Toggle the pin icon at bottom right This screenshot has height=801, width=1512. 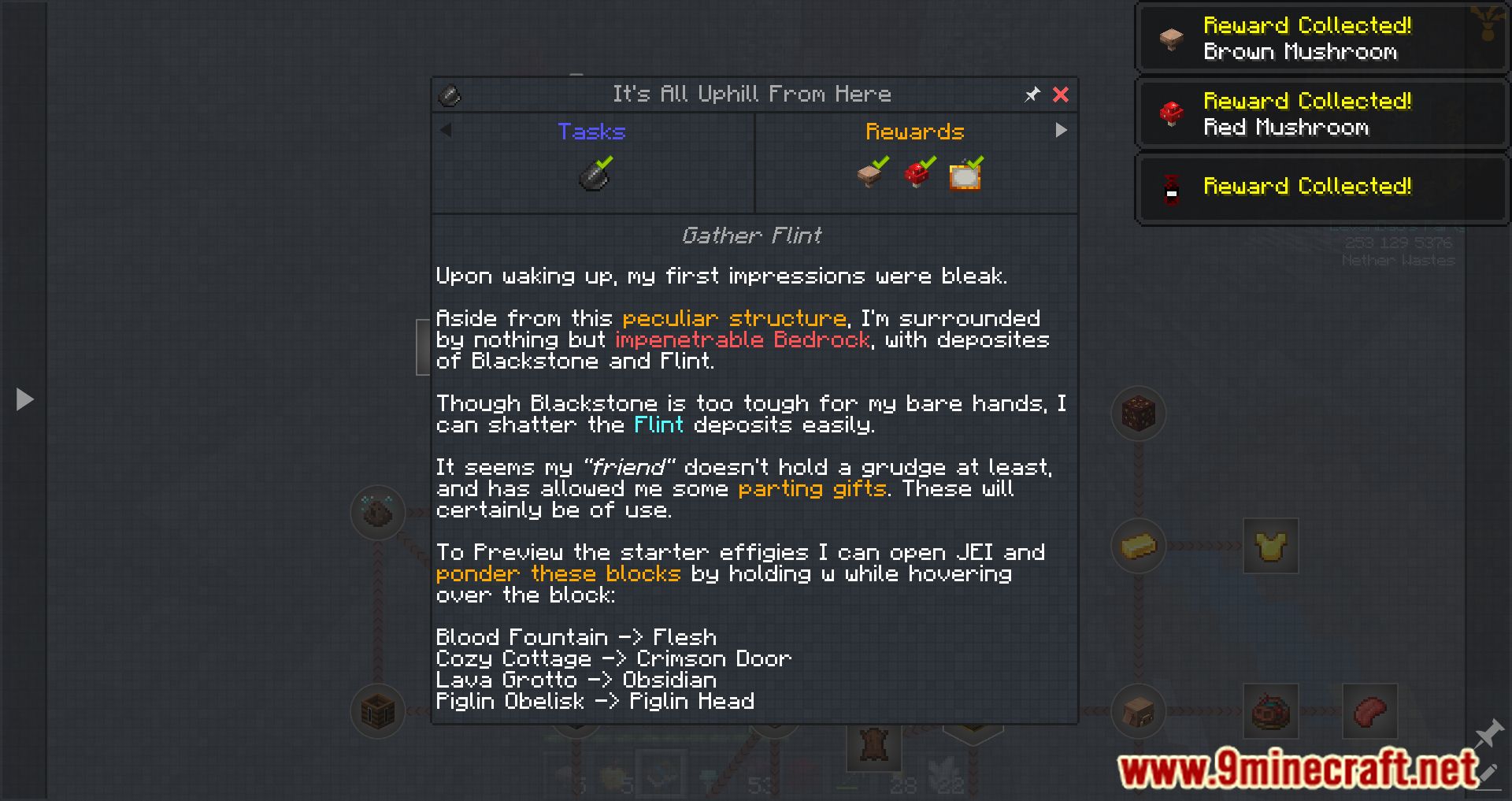click(x=1491, y=732)
